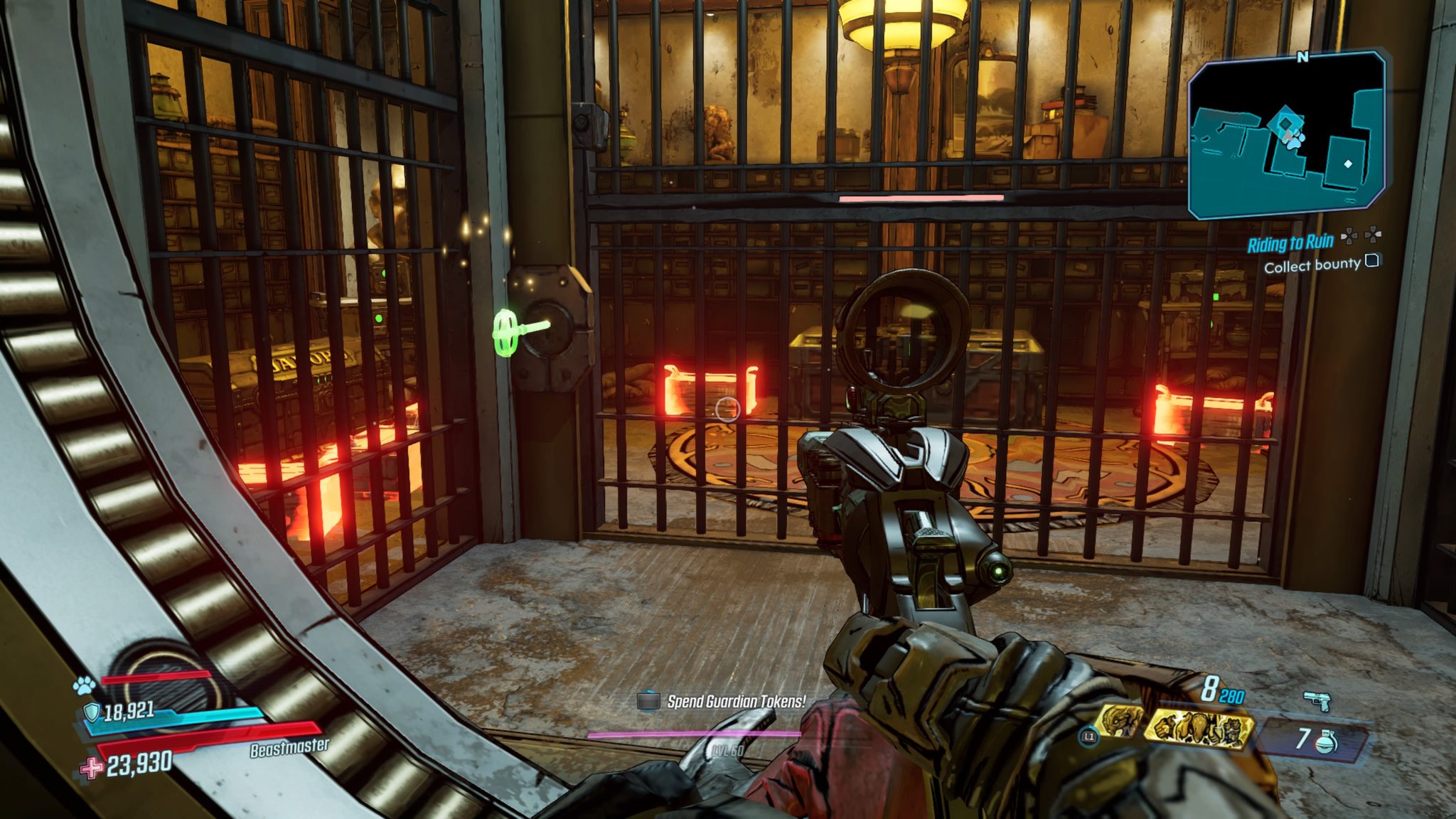
Task: Click the Collect bounty objective text
Action: (1312, 264)
